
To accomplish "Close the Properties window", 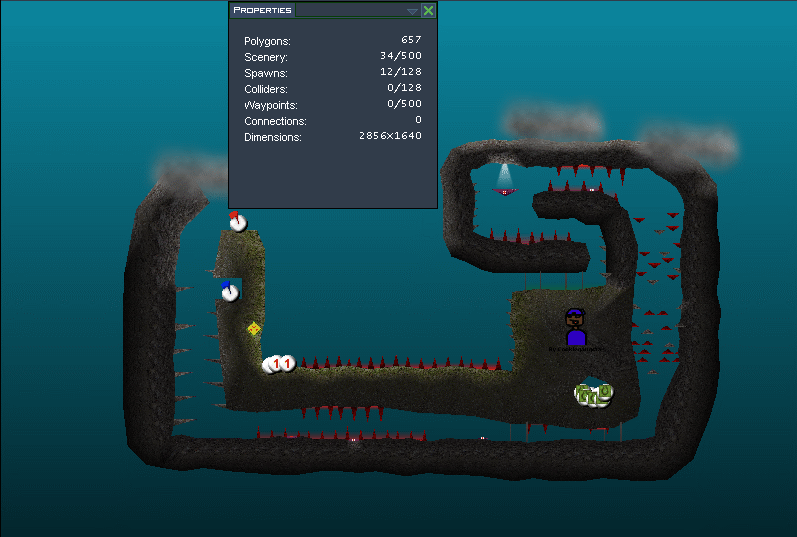I will click(428, 10).
